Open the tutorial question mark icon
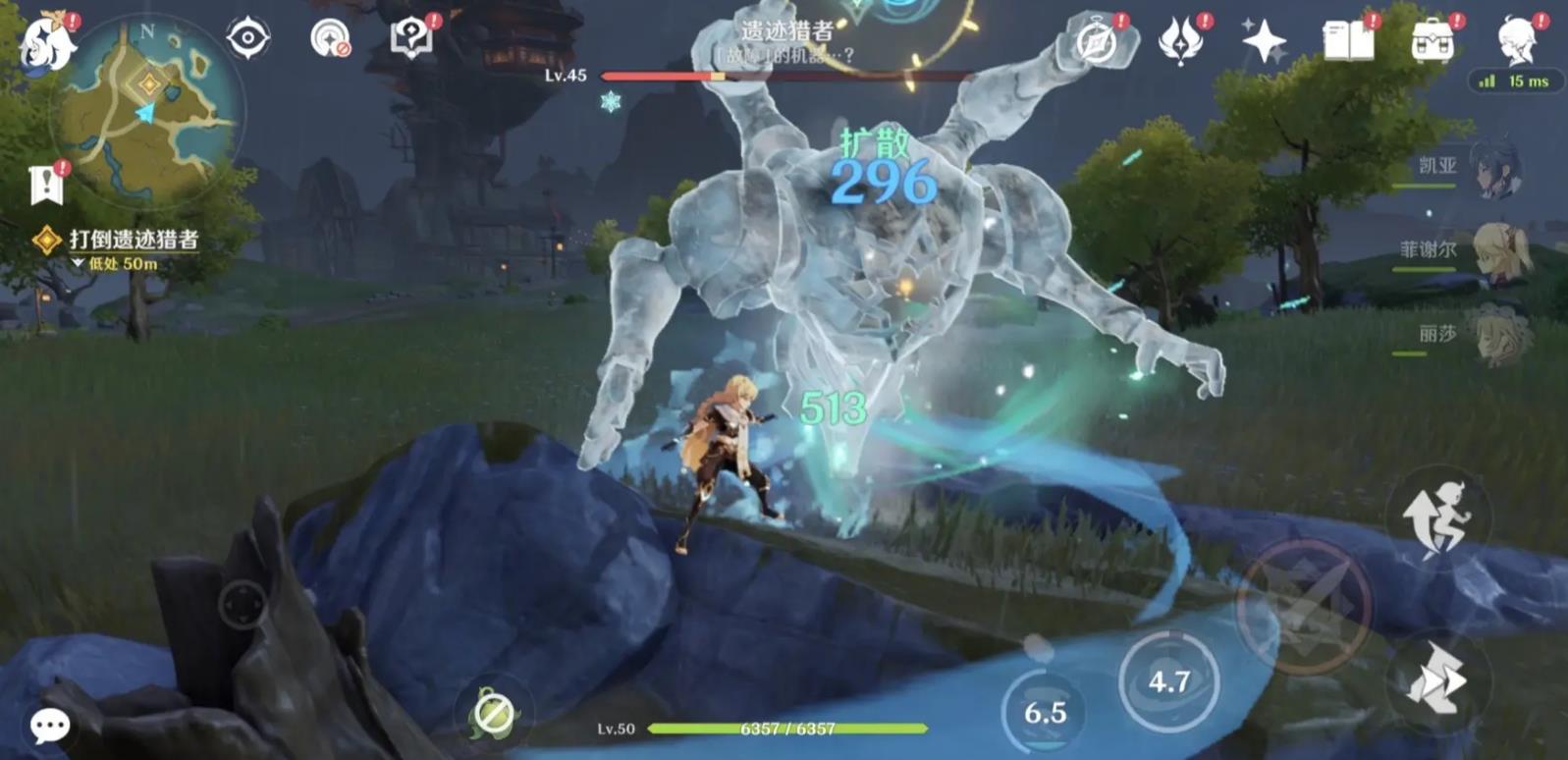The height and width of the screenshot is (760, 1568). click(x=411, y=38)
